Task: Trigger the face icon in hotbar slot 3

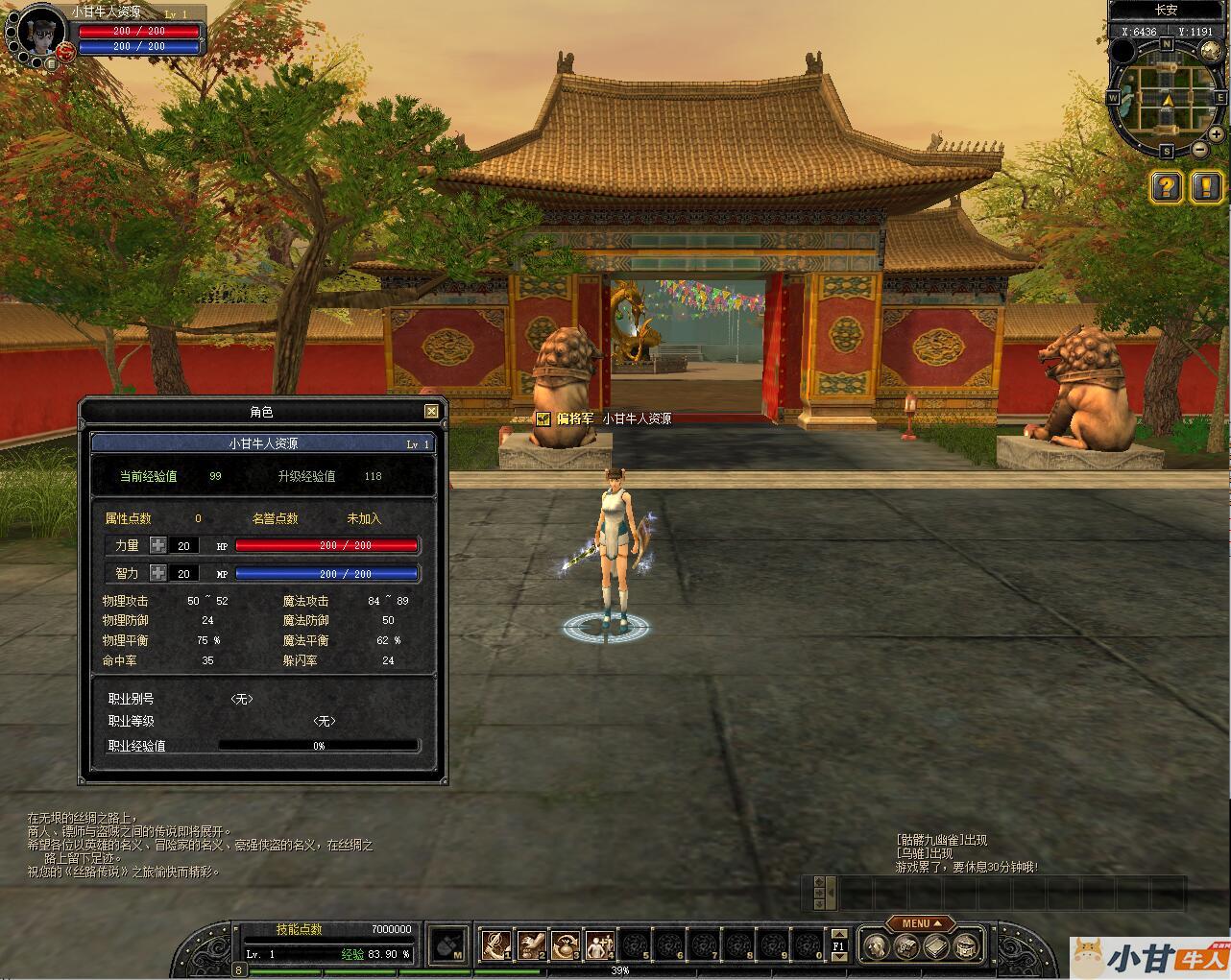Action: (x=566, y=945)
